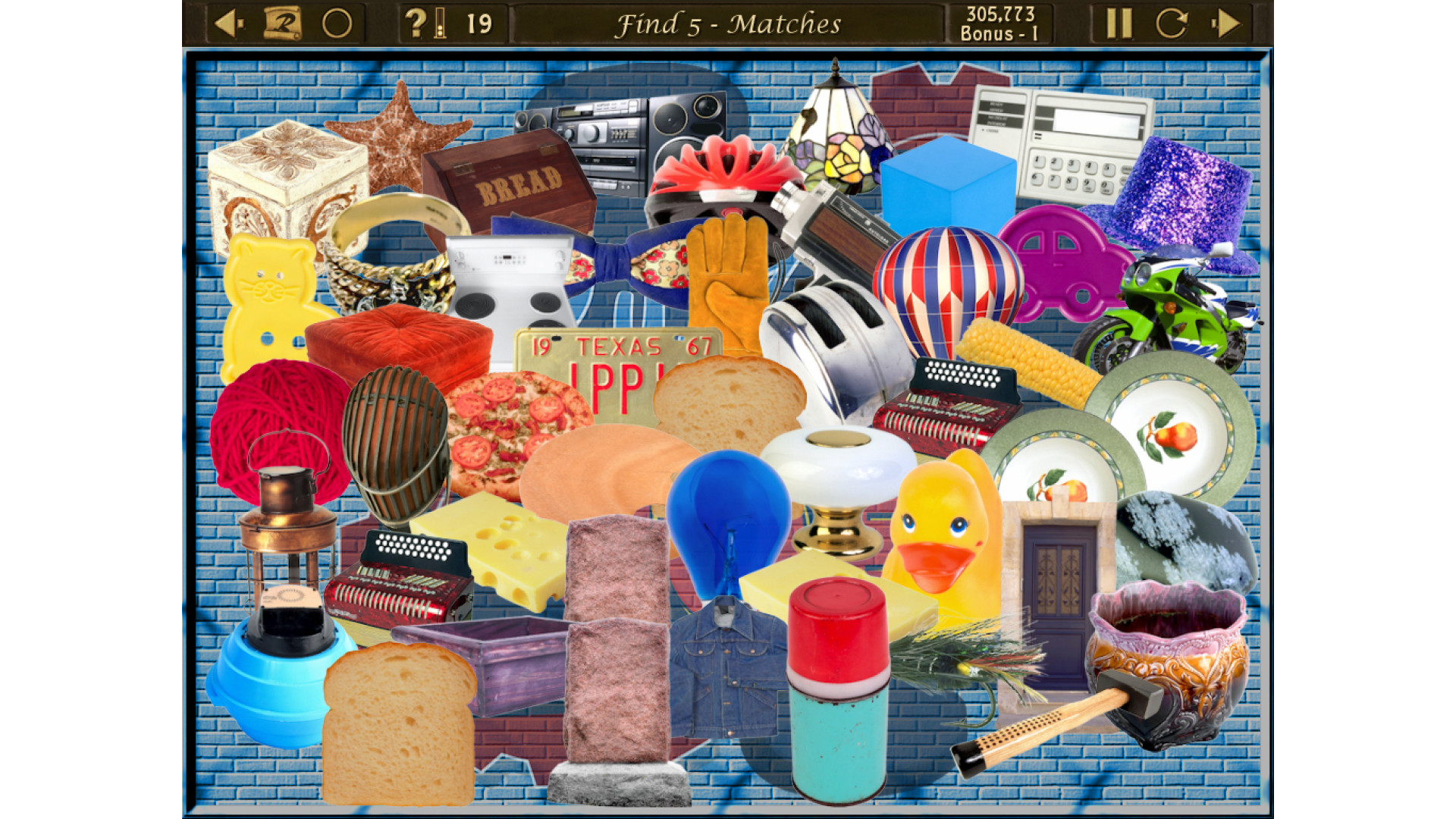Image resolution: width=1456 pixels, height=819 pixels.
Task: Use the question mark hint button
Action: [x=416, y=24]
